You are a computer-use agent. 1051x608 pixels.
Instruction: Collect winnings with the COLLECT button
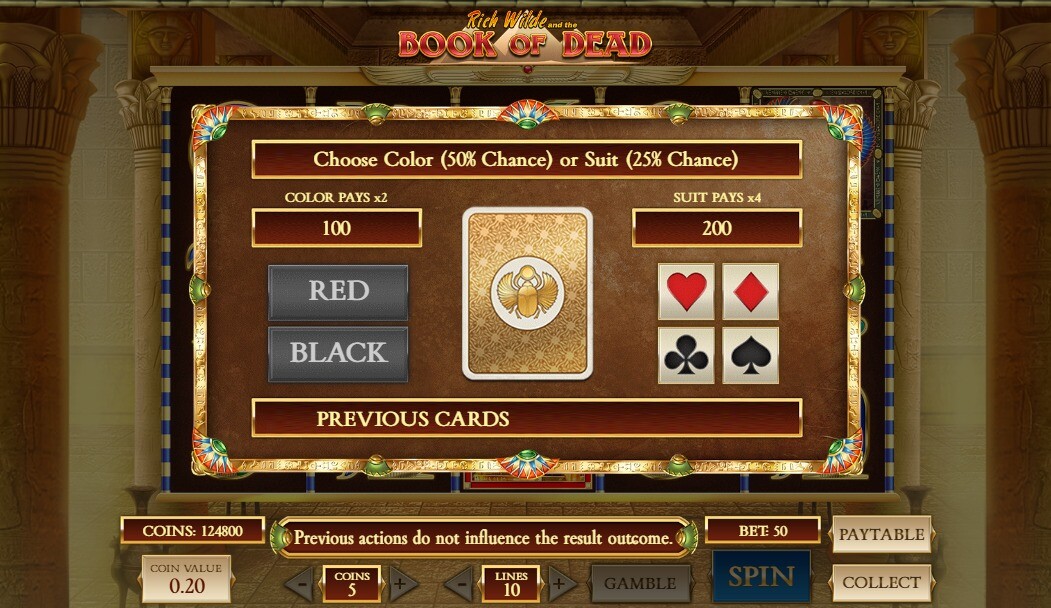(x=881, y=582)
